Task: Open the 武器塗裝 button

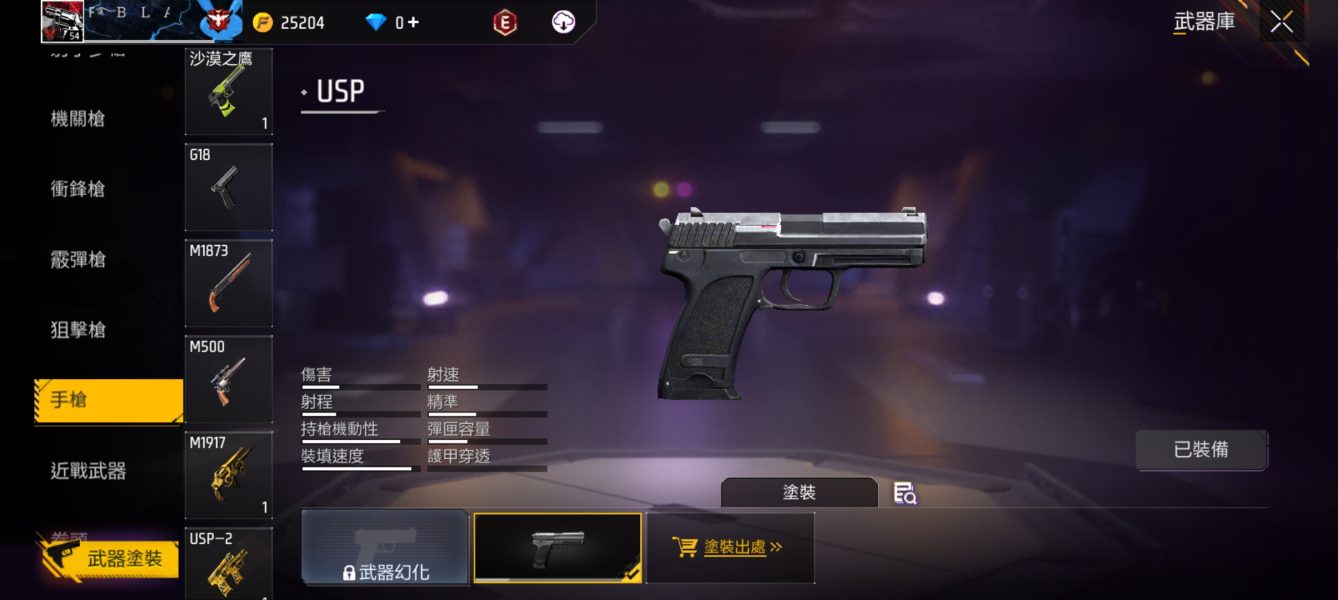Action: click(x=112, y=559)
